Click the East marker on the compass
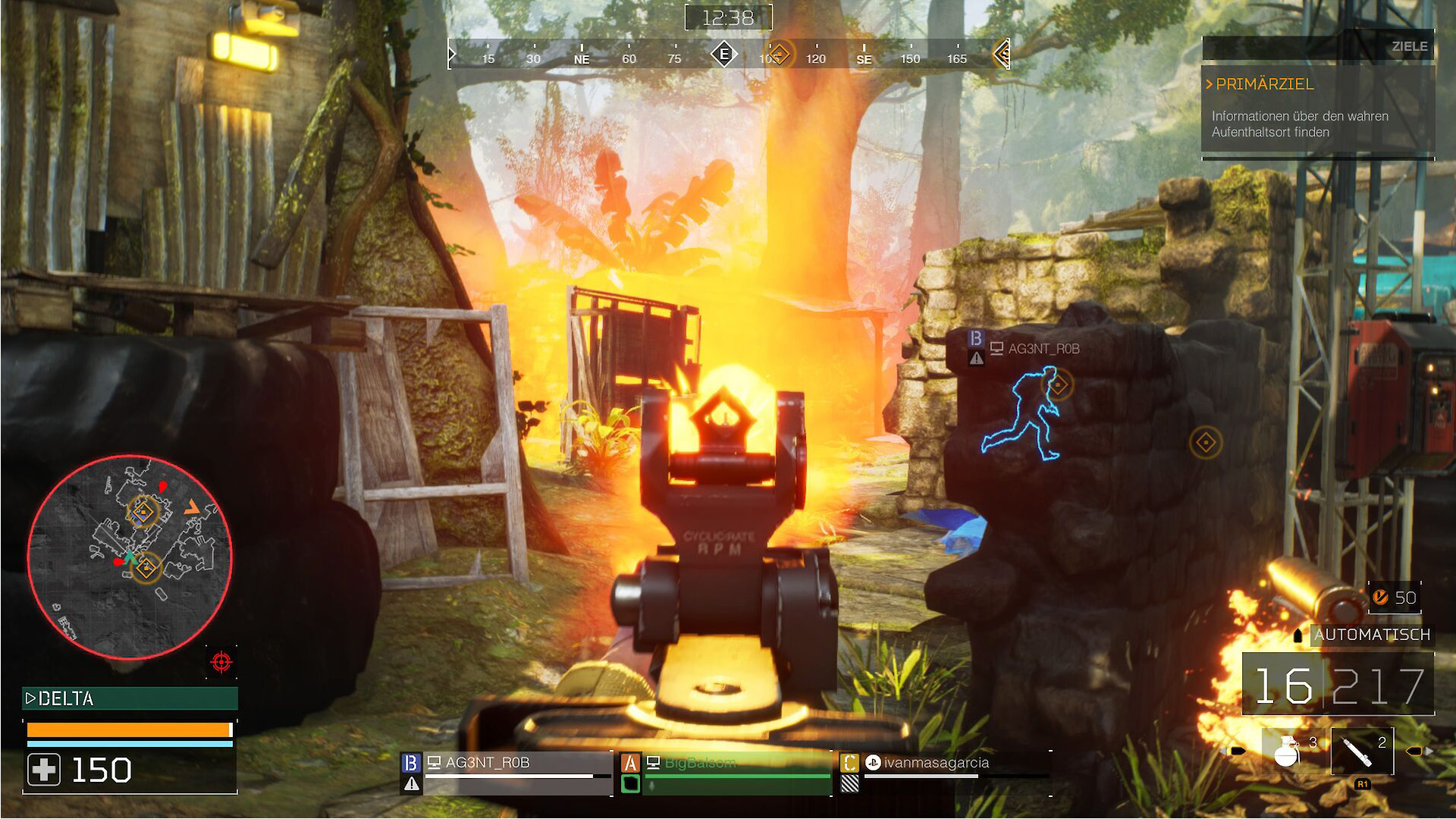Viewport: 1456px width, 819px height. (x=724, y=55)
